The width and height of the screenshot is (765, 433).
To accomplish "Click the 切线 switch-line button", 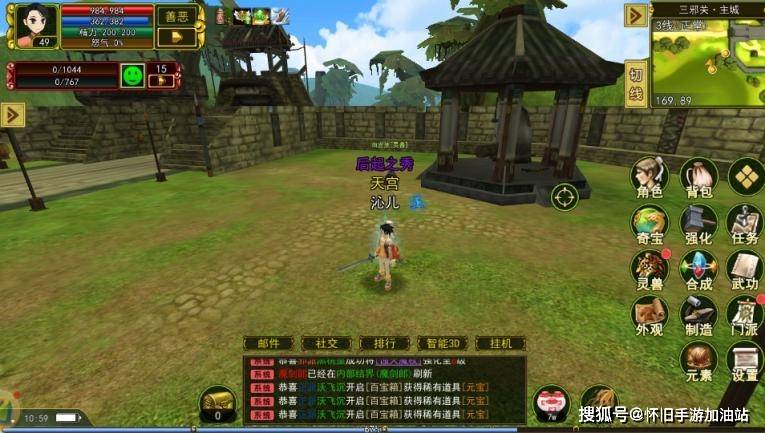I will point(636,83).
